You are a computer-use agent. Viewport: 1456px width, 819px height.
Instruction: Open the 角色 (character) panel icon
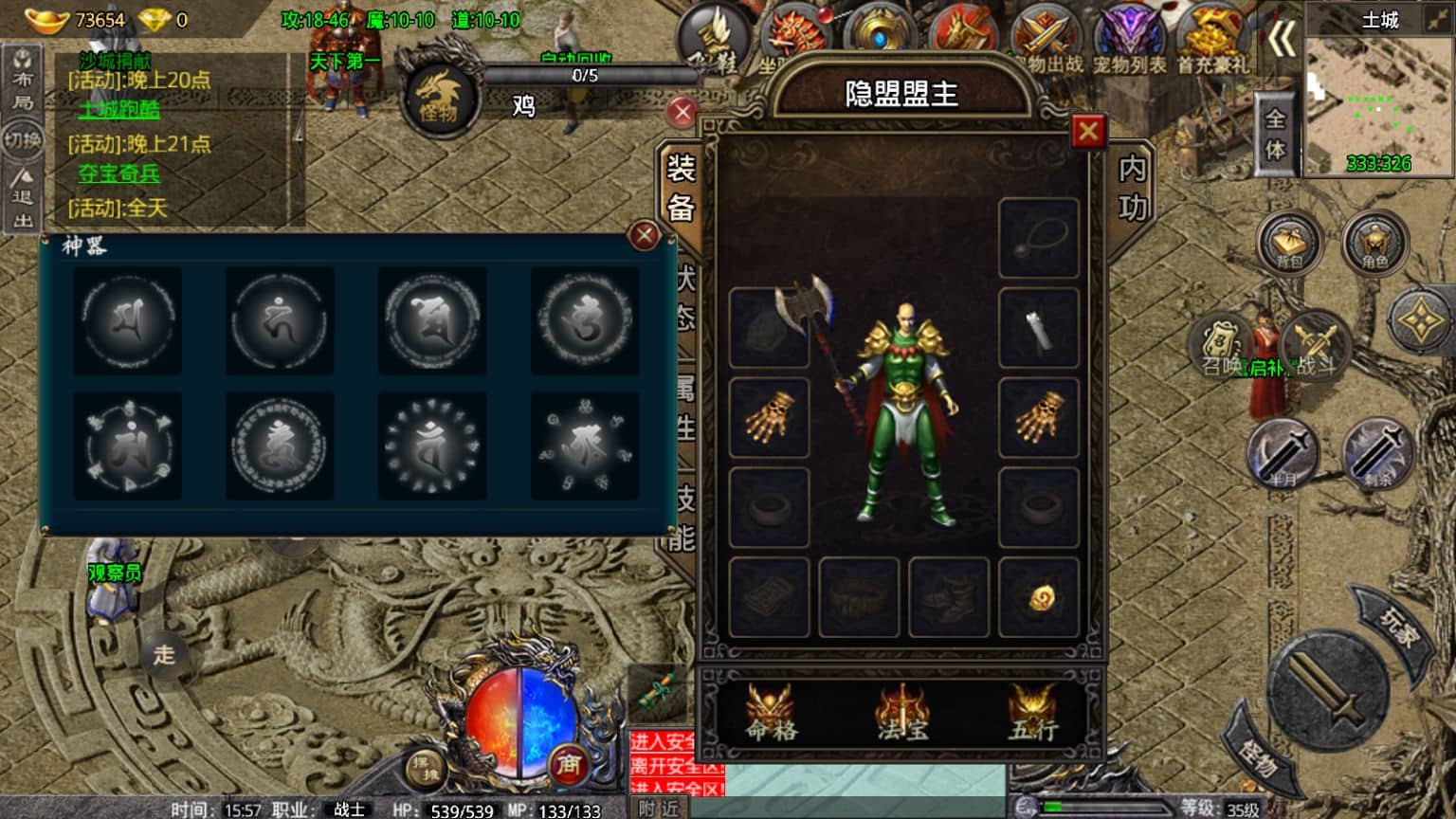[1375, 242]
